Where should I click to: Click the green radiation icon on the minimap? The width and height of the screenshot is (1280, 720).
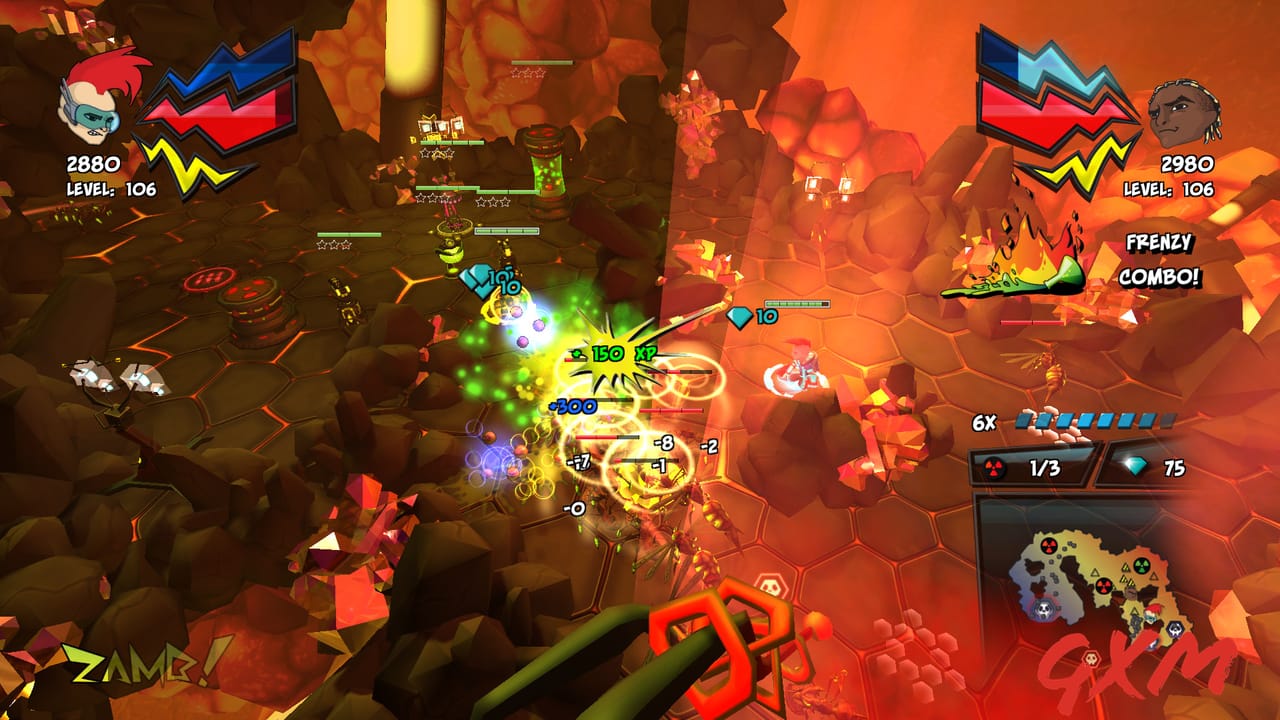(x=1140, y=565)
